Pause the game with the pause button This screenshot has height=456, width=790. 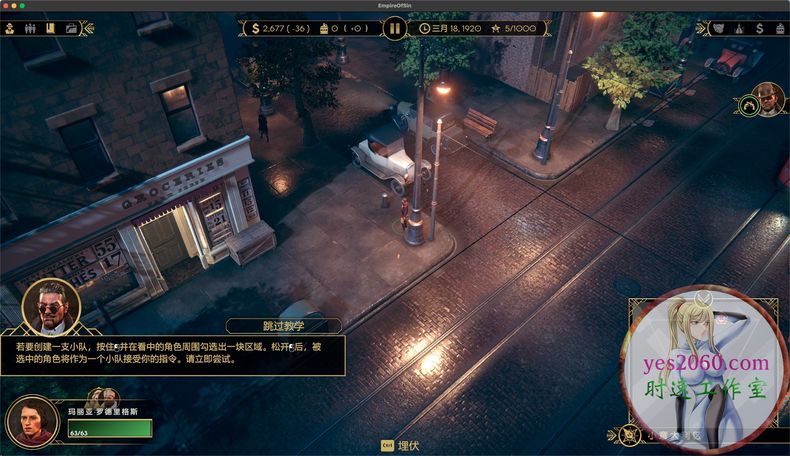394,28
